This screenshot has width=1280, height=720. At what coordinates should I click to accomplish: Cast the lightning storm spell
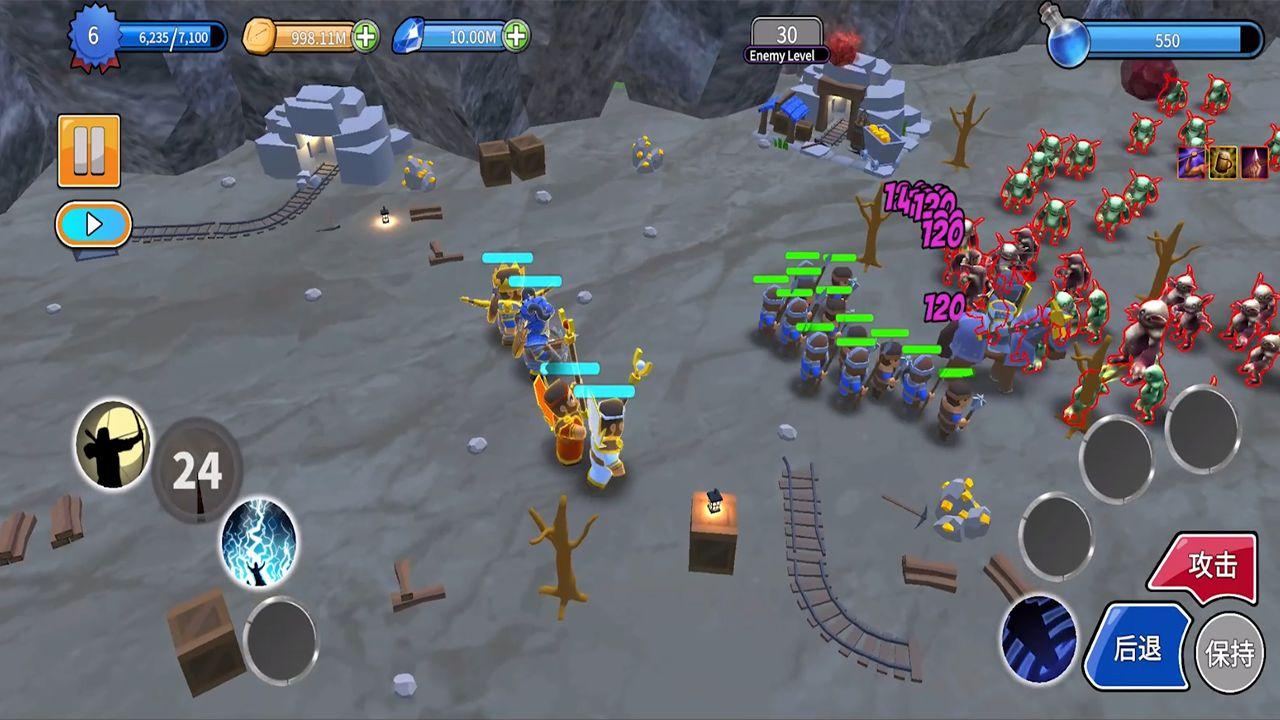pyautogui.click(x=258, y=543)
